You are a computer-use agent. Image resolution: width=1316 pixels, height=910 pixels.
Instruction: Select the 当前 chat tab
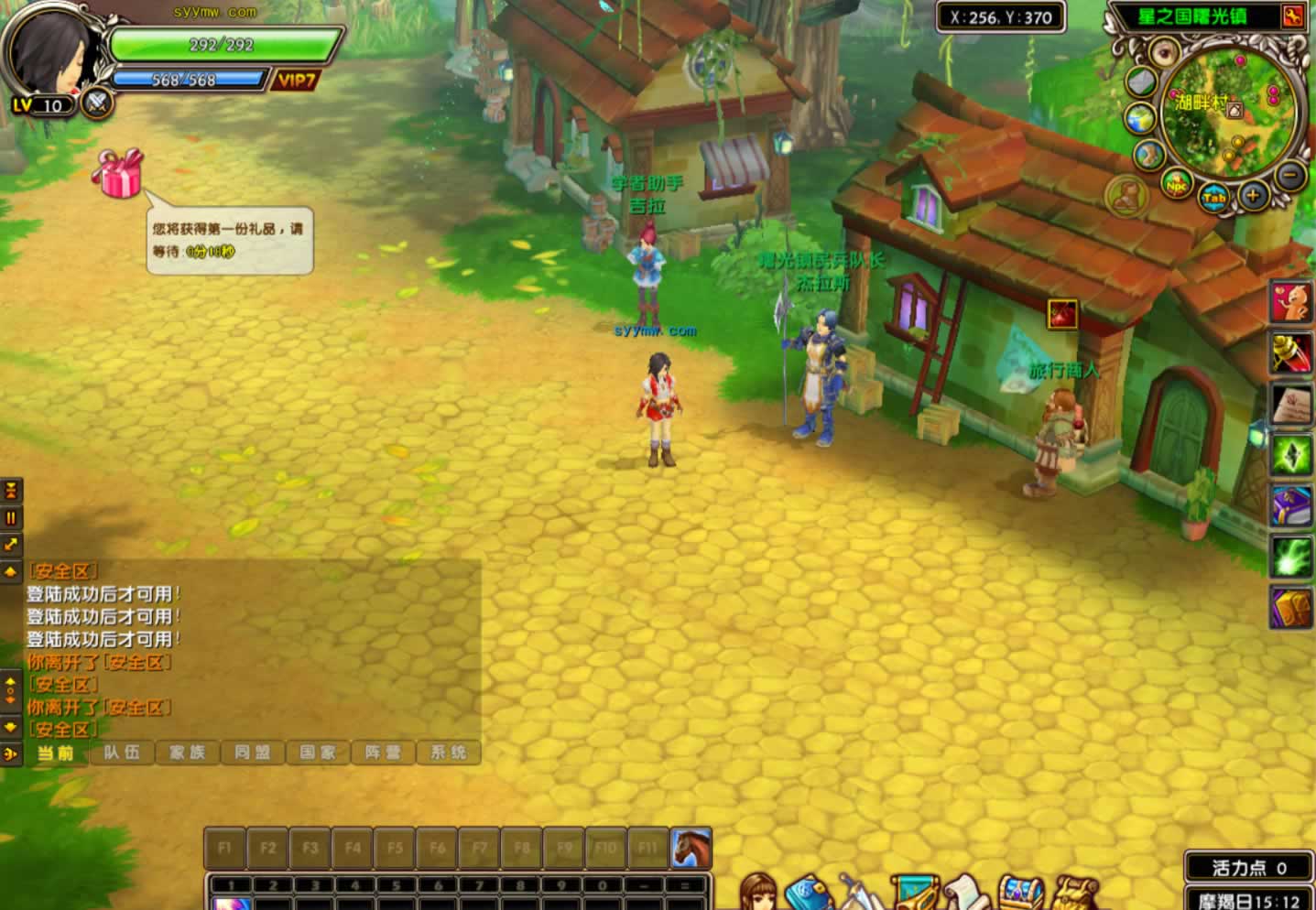click(x=55, y=753)
